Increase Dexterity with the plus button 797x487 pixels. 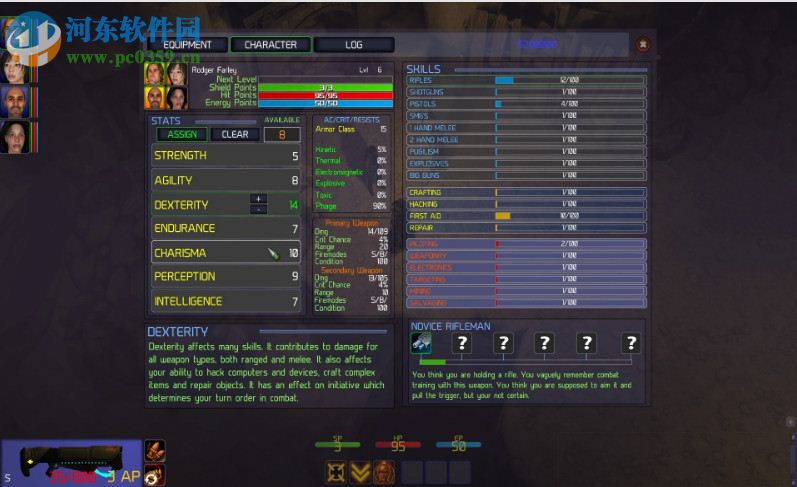point(258,199)
